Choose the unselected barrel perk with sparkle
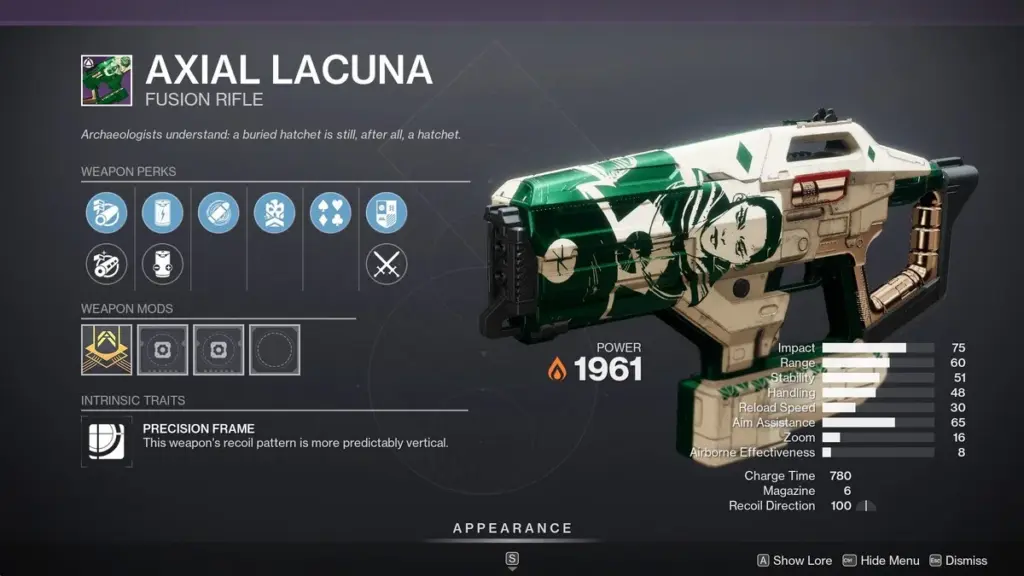 pos(106,263)
